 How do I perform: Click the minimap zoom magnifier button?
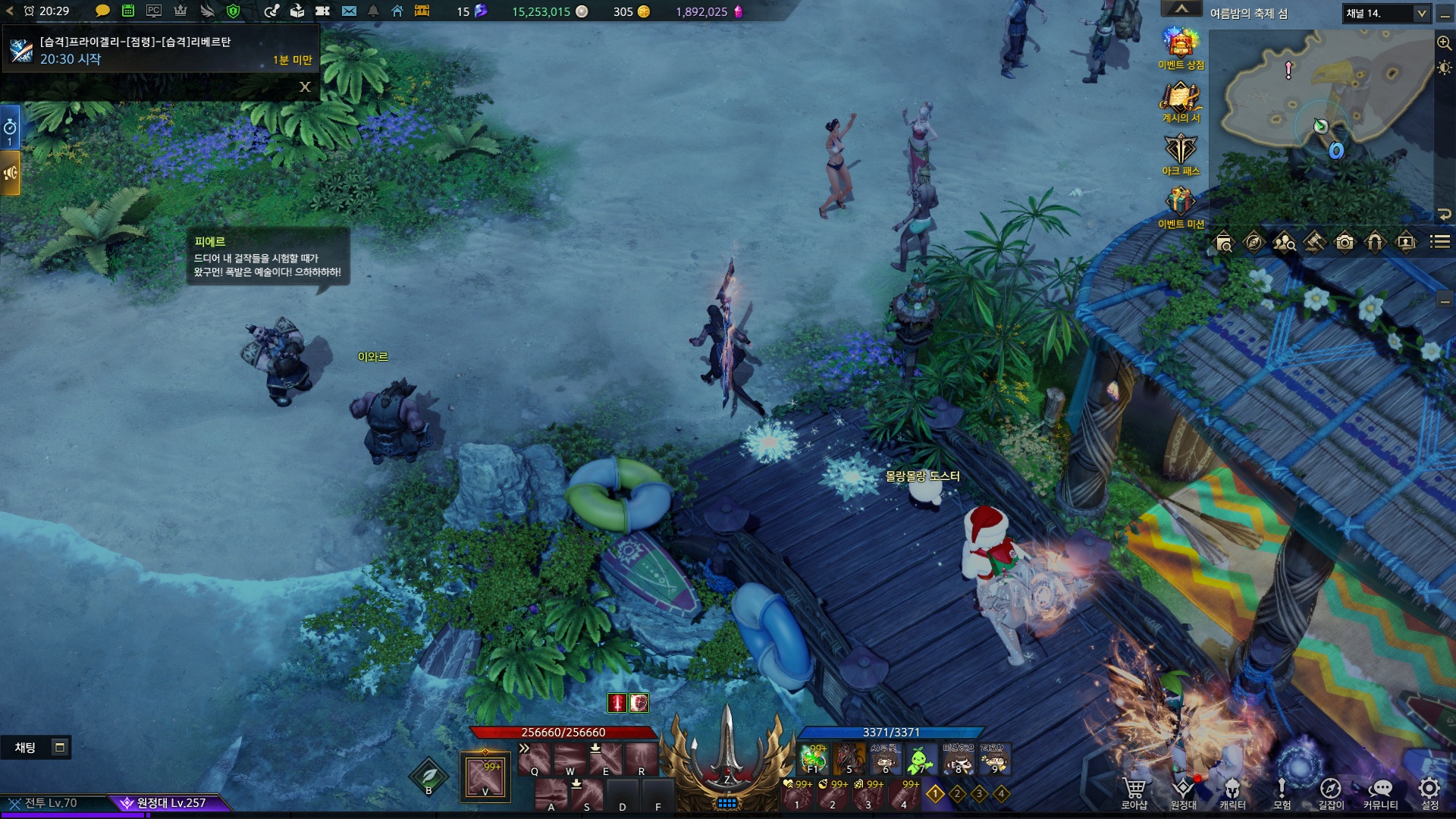[1444, 43]
